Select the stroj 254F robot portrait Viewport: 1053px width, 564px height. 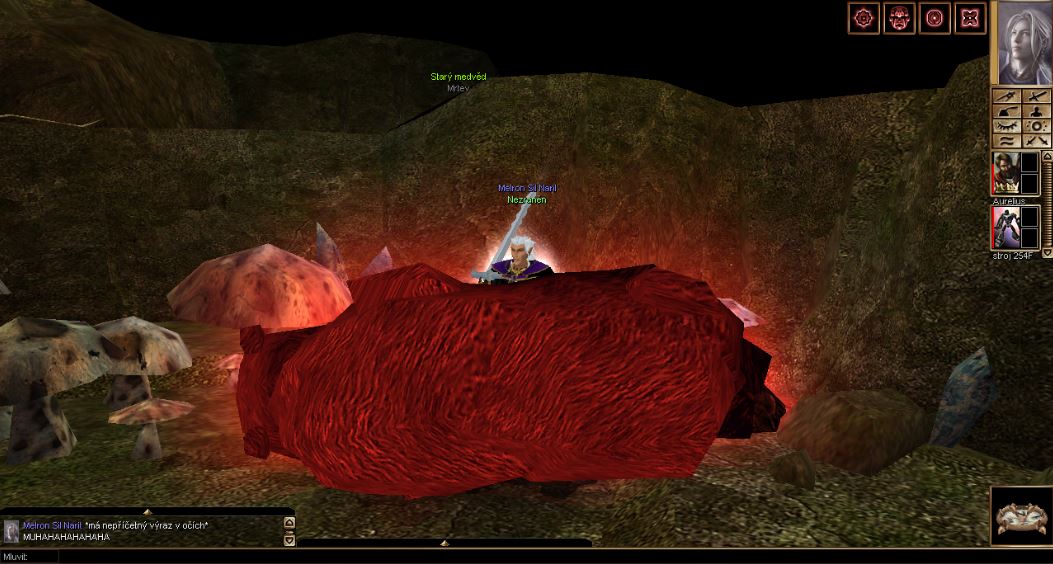pos(1005,227)
